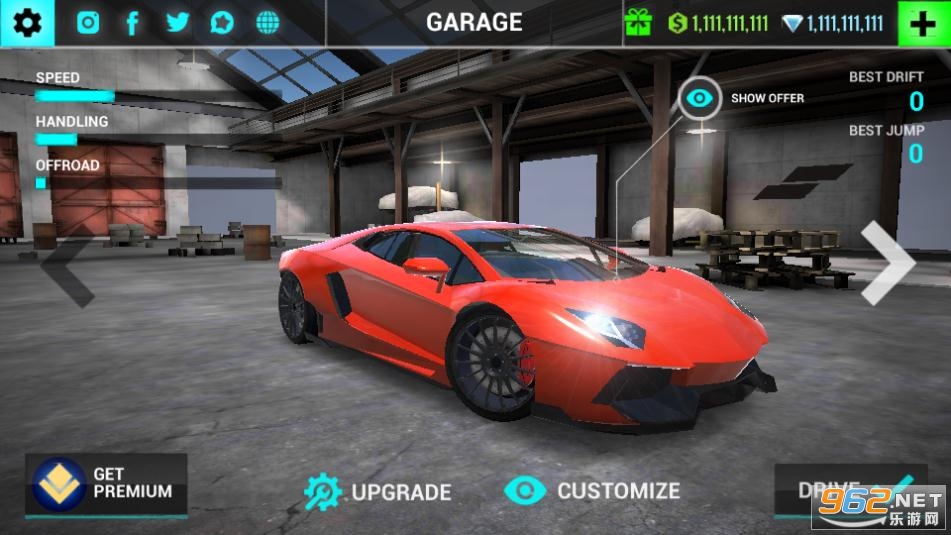Claim the green gift box

click(x=637, y=23)
